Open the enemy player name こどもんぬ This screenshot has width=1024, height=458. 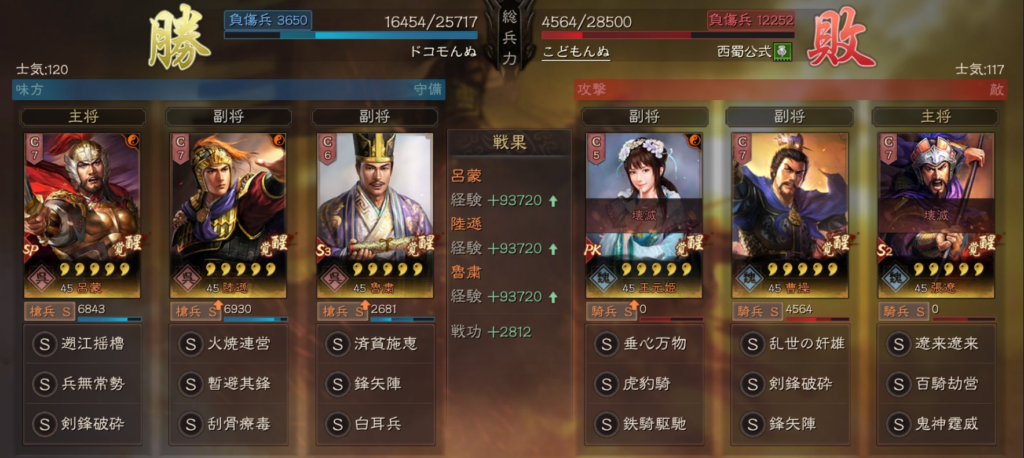[x=576, y=51]
